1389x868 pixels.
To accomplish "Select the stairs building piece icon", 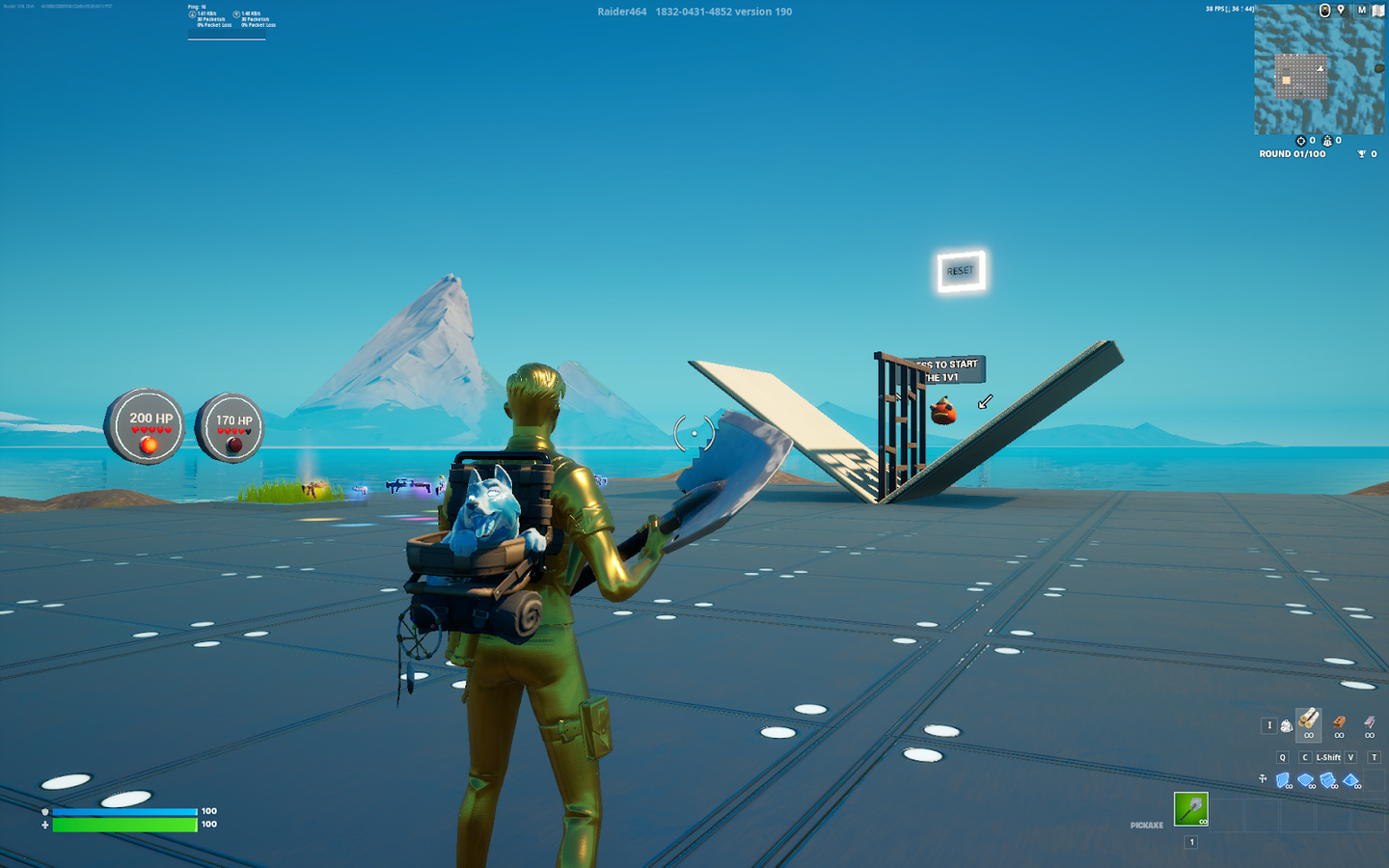I will [1328, 779].
